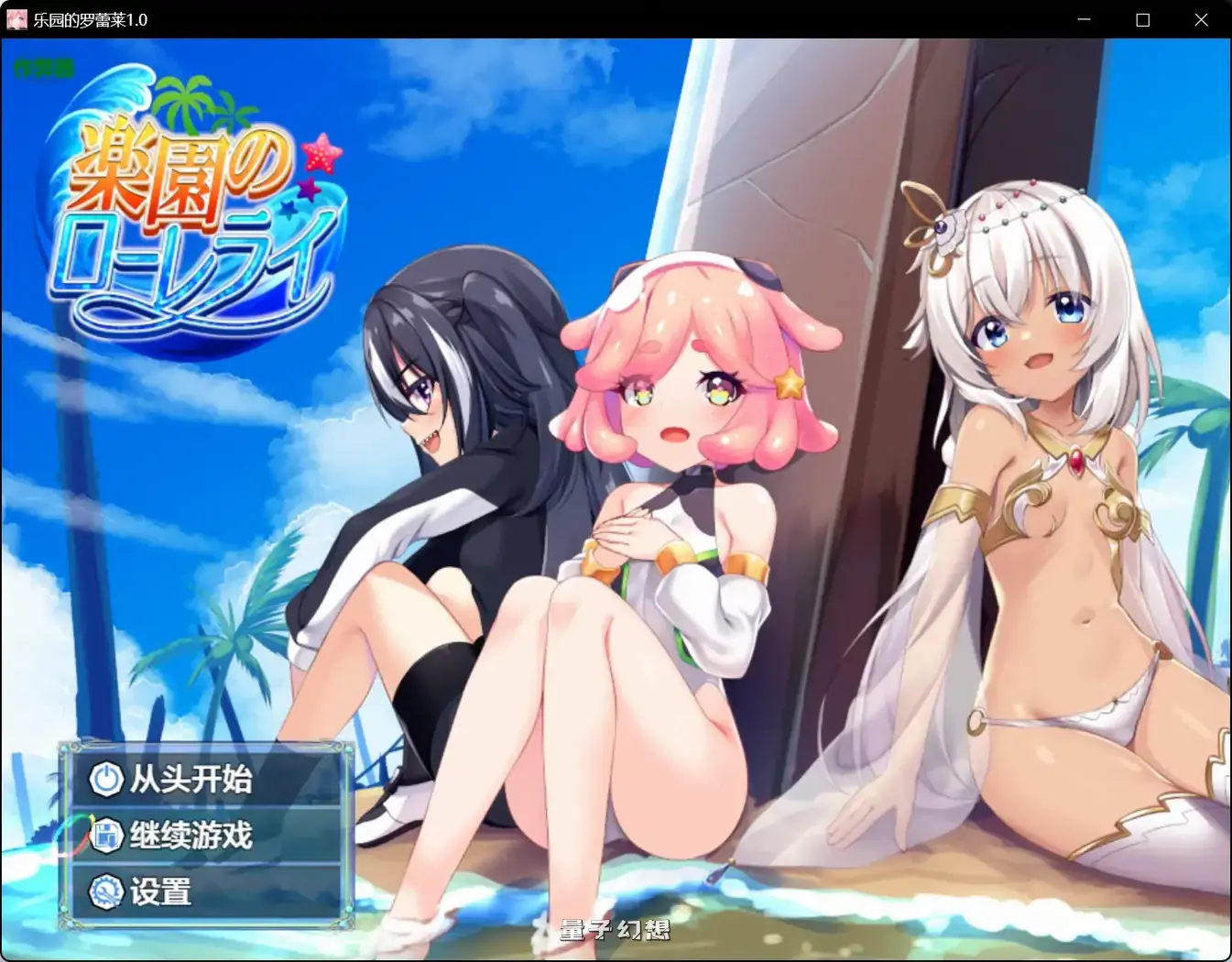Open the green 作弊器 cheat tool
The height and width of the screenshot is (962, 1232).
[43, 68]
